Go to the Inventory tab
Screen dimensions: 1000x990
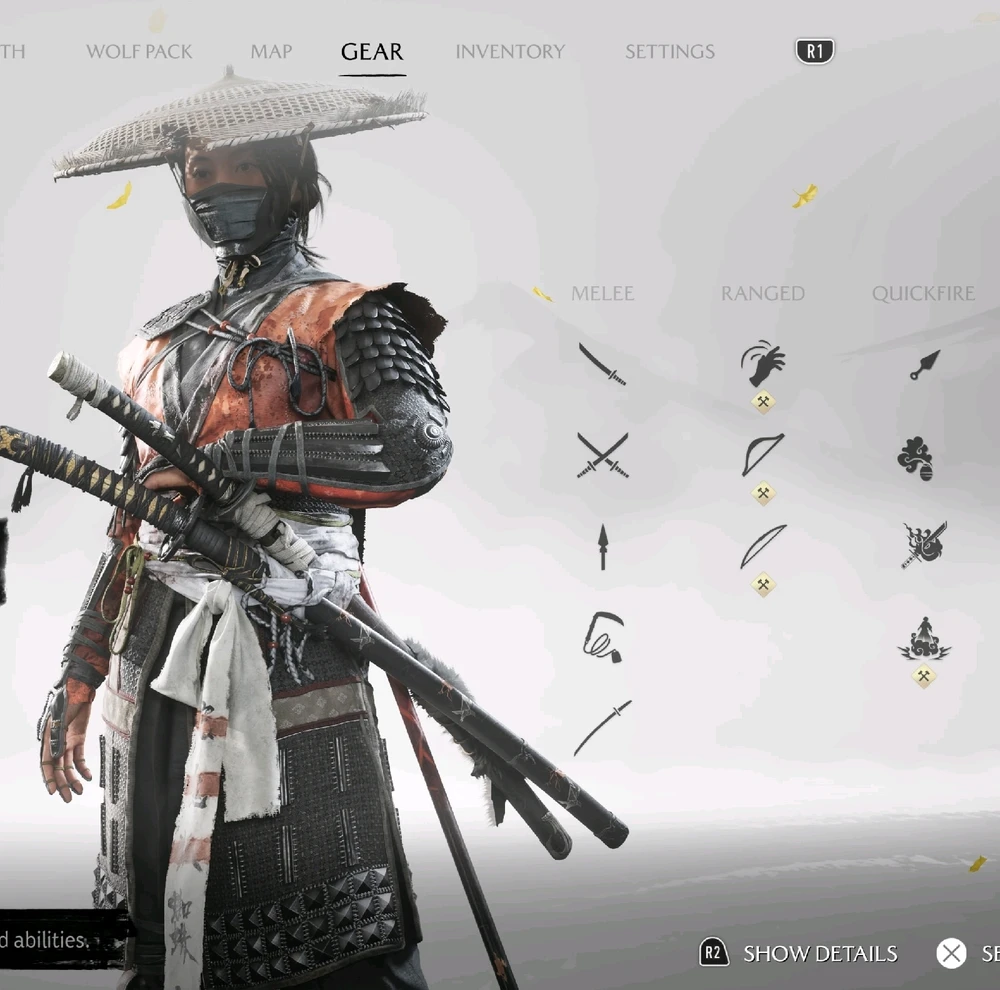(510, 52)
